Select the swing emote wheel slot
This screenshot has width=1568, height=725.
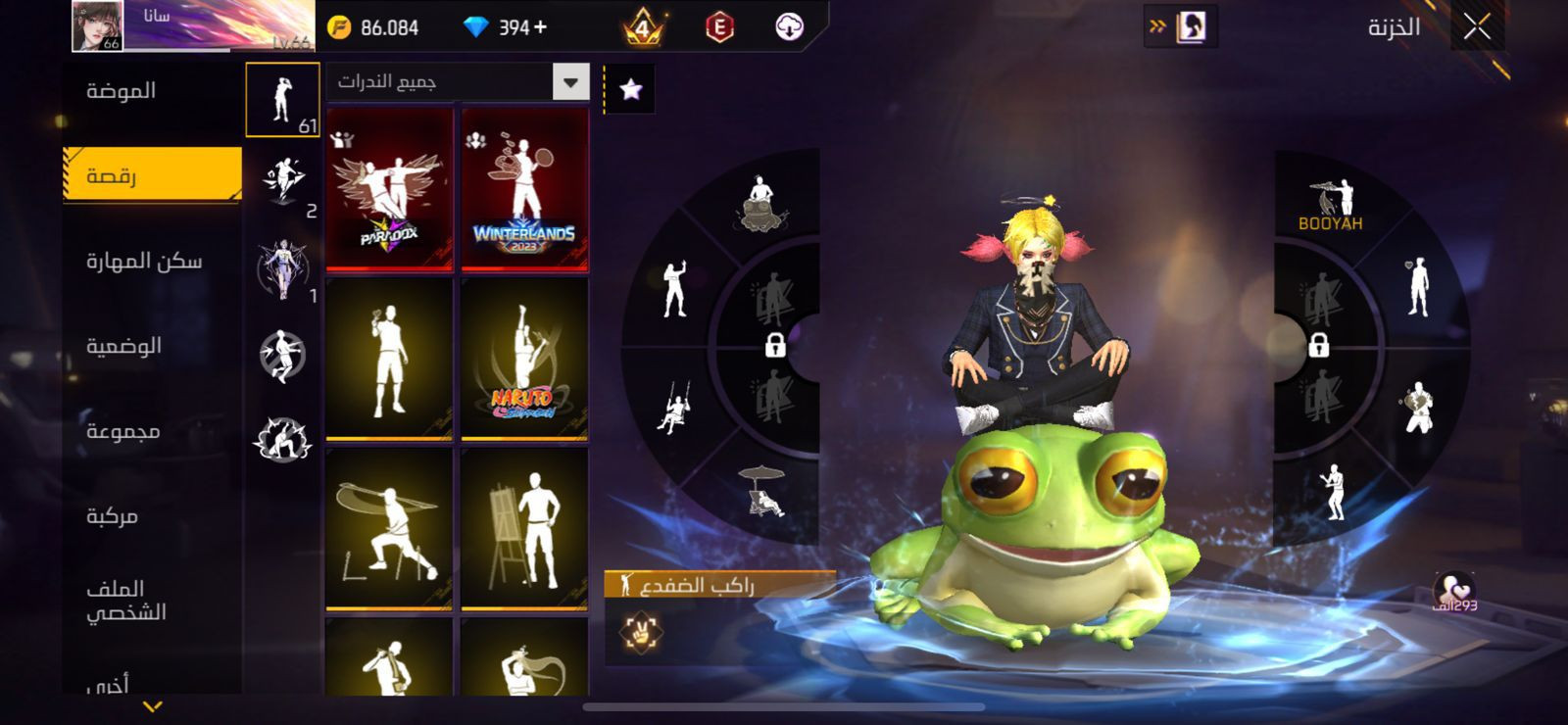click(x=673, y=408)
